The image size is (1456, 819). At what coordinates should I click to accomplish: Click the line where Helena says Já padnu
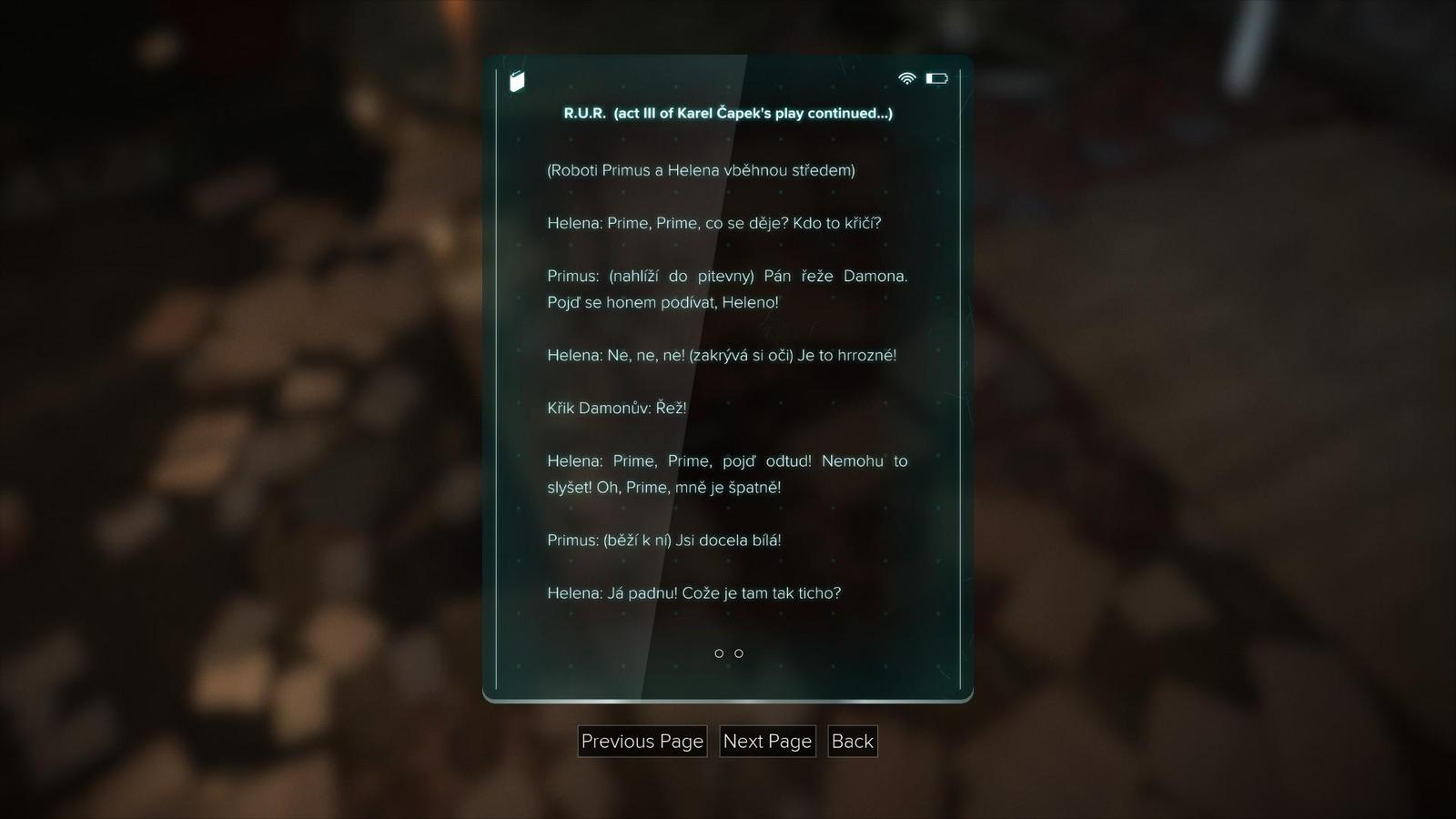pyautogui.click(x=693, y=592)
